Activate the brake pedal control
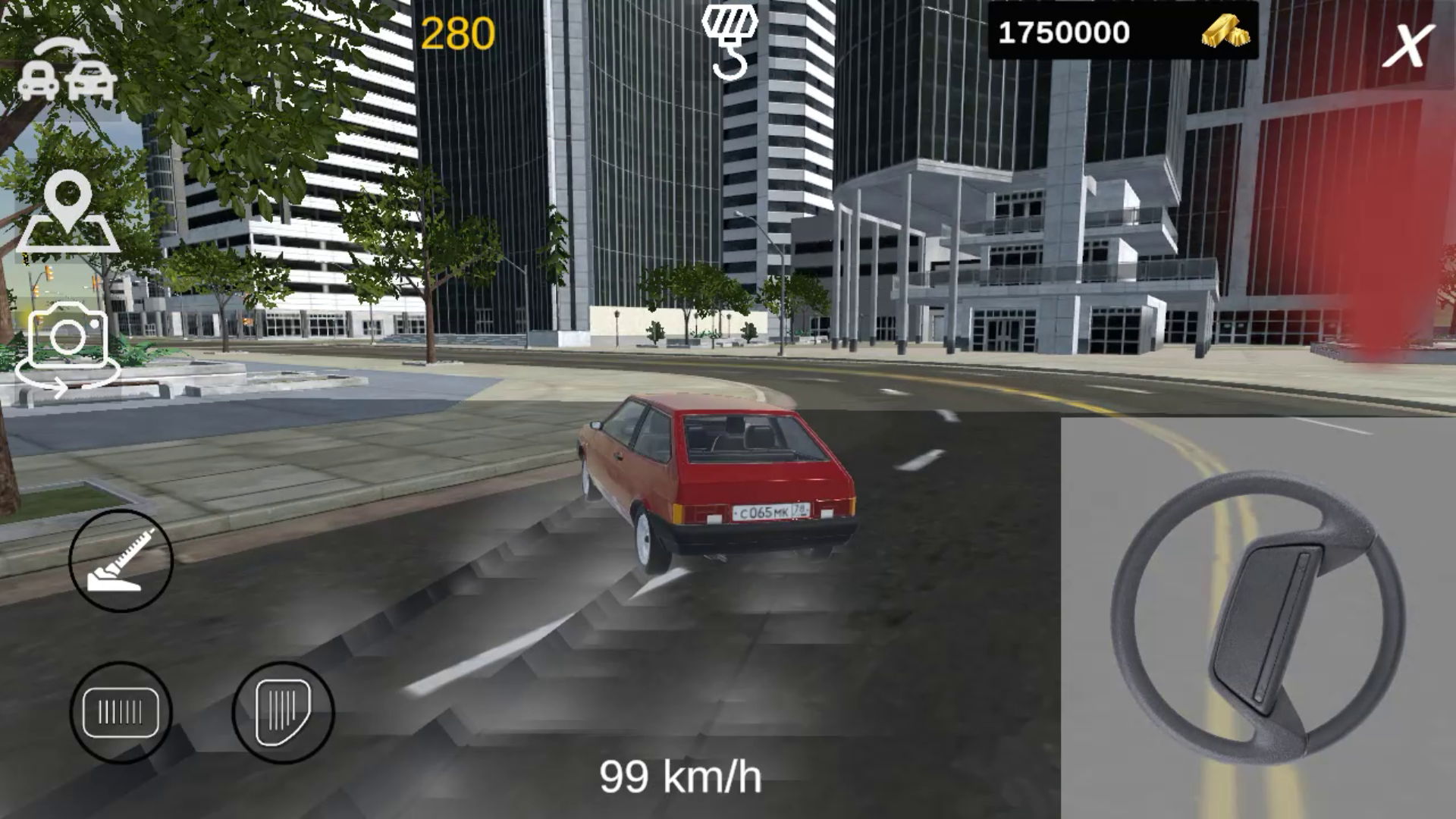Screen dimensions: 1456x819 point(121,713)
